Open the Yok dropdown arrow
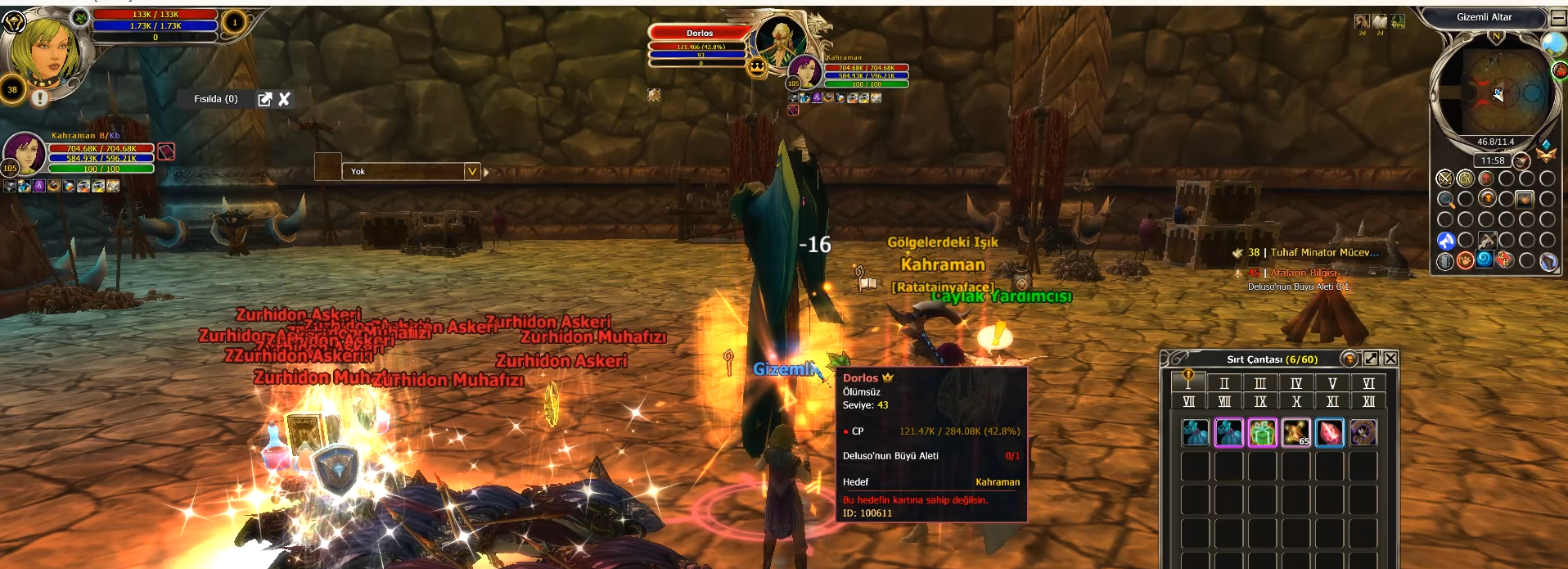This screenshot has height=569, width=1568. click(471, 171)
